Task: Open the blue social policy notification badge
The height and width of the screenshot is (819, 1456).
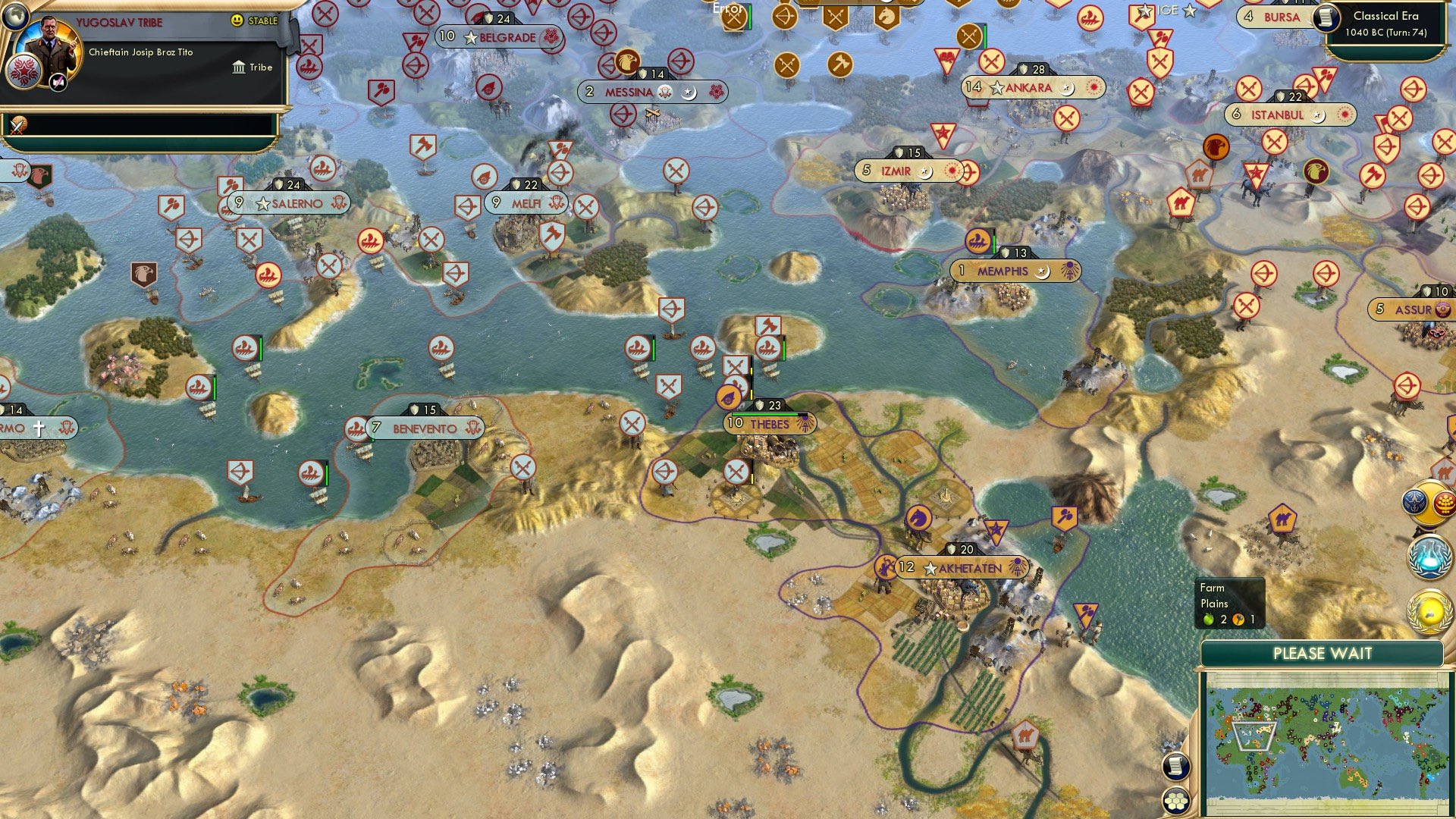Action: (x=1414, y=503)
